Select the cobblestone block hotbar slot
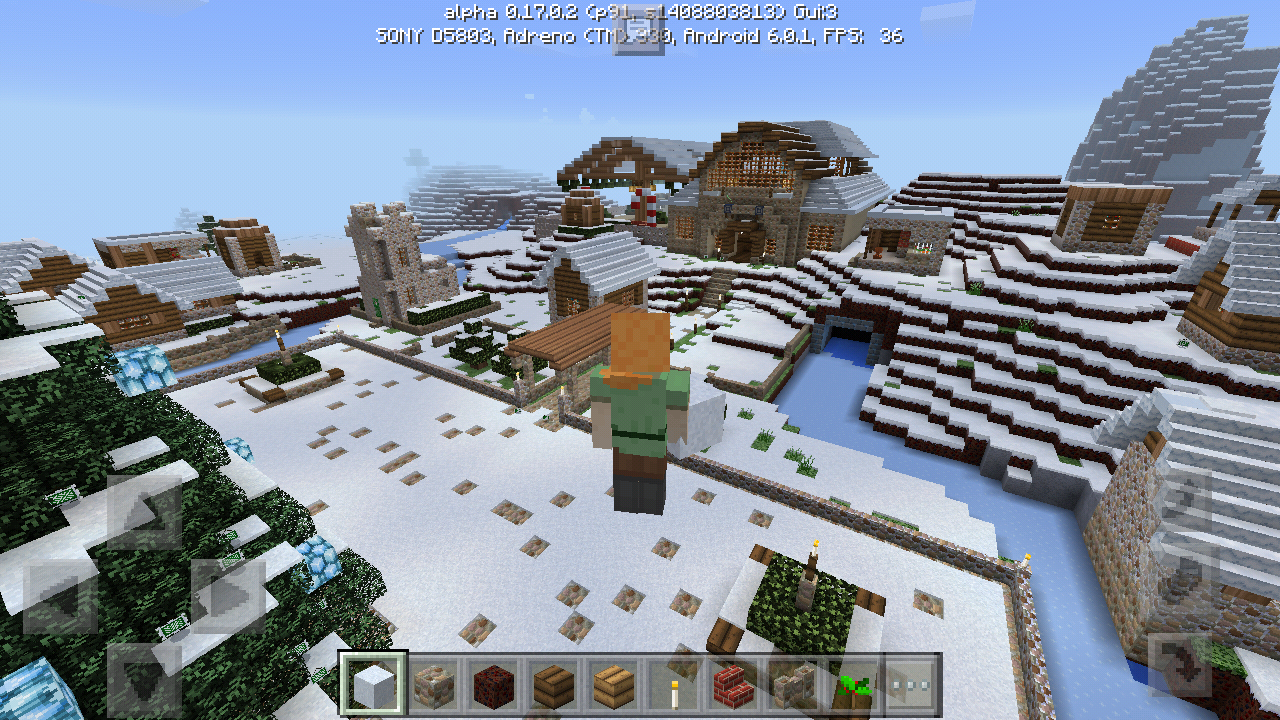The image size is (1280, 720). pyautogui.click(x=433, y=685)
